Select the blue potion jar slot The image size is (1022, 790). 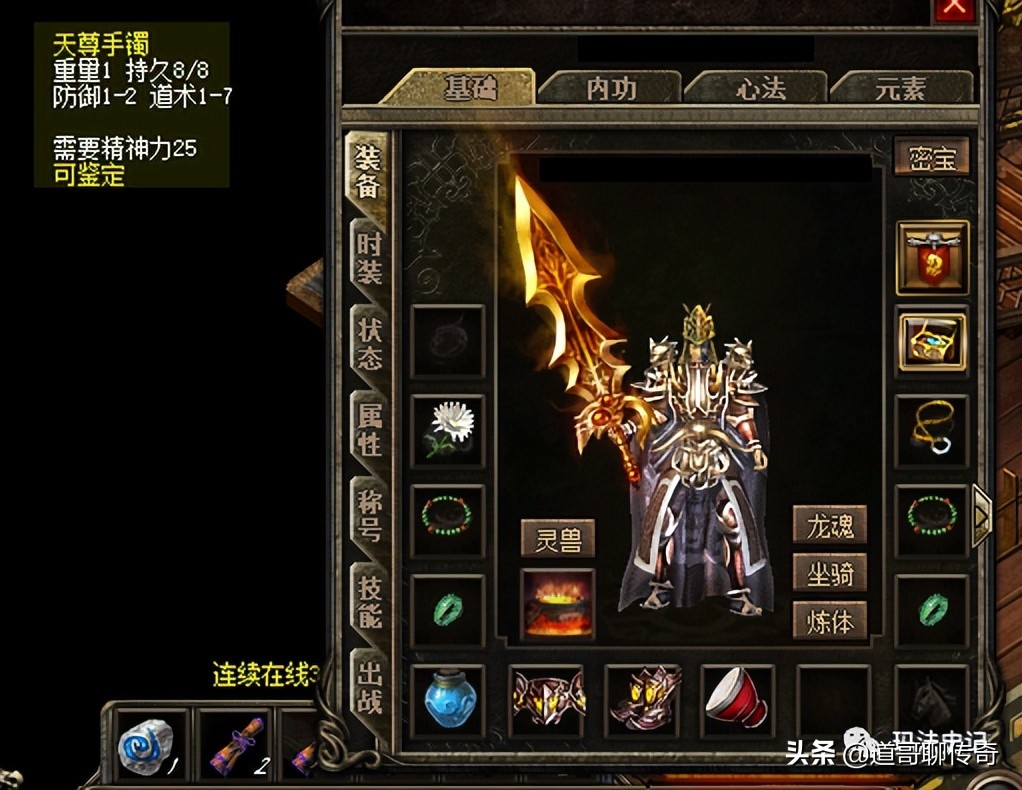(447, 698)
